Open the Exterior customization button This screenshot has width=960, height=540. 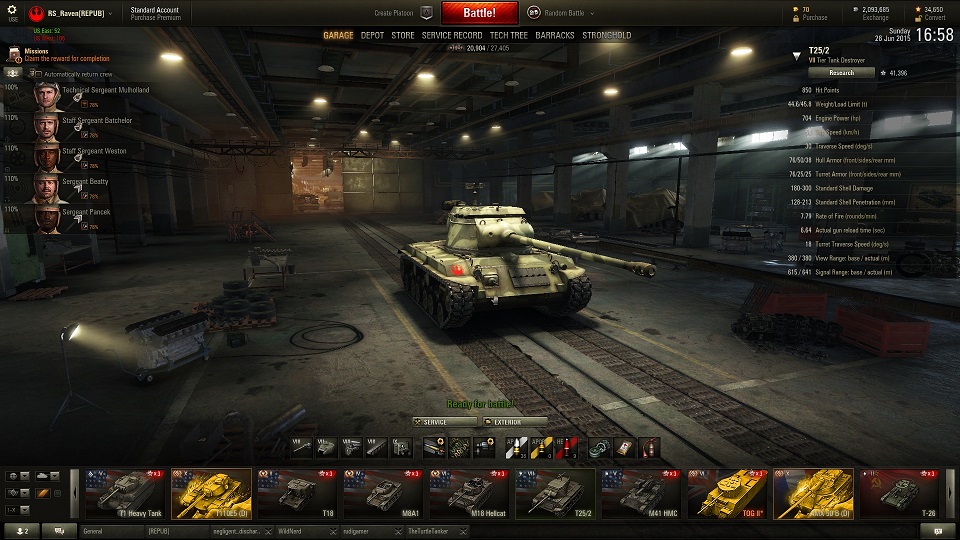515,422
